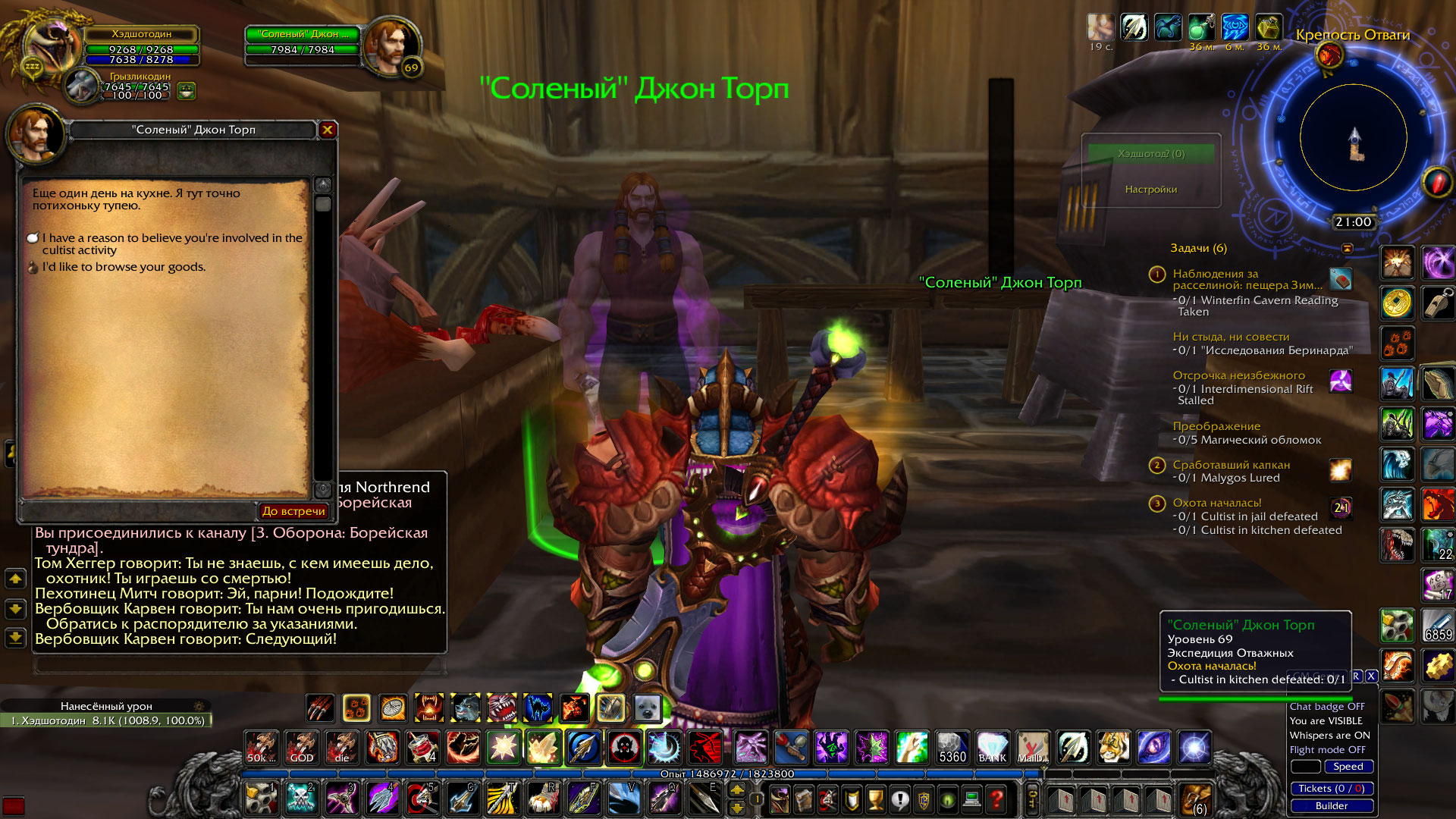Click the Mailbox button on the action bar
This screenshot has height=819, width=1456.
click(1032, 748)
